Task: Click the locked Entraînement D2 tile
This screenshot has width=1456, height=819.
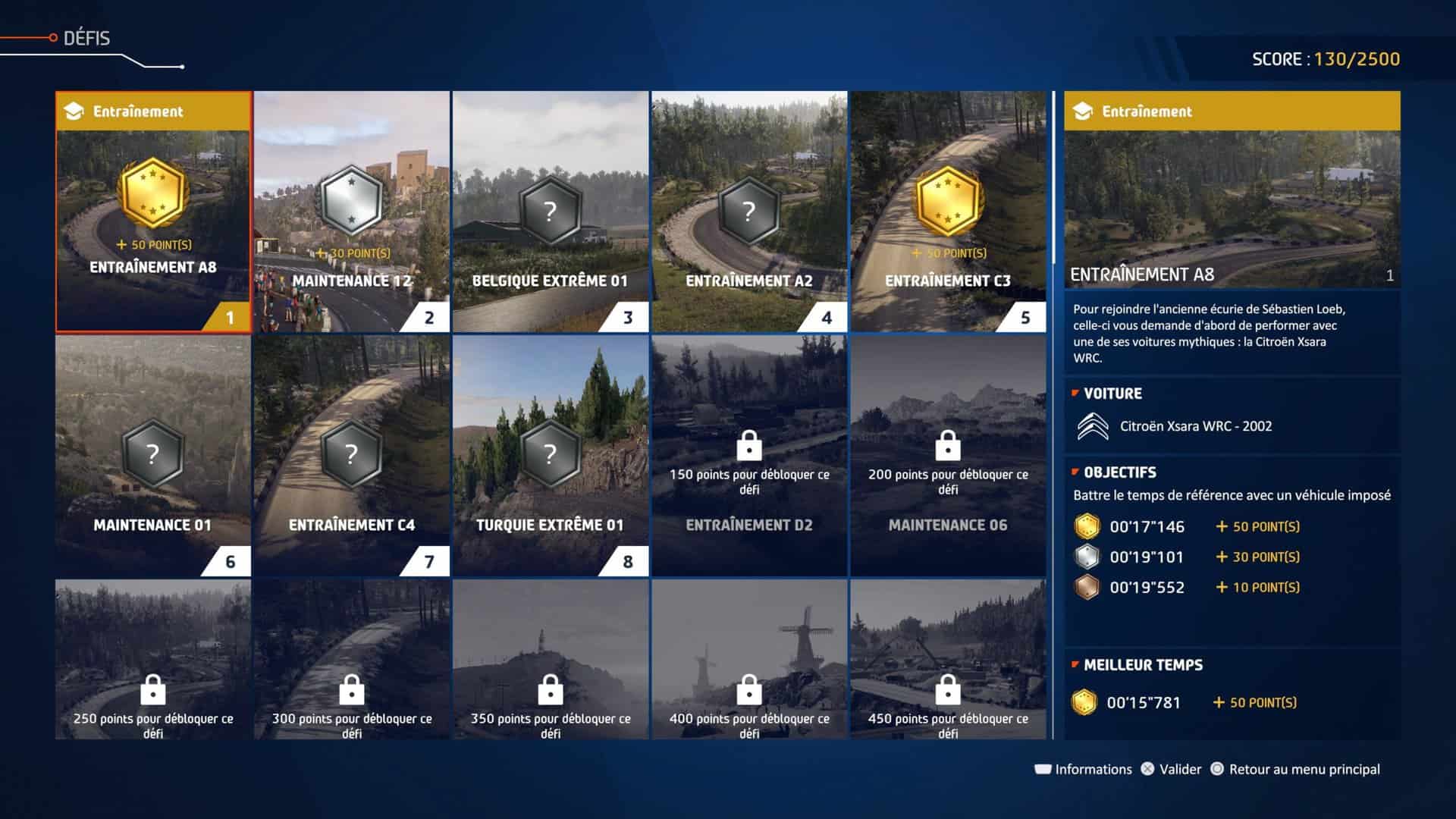Action: coord(749,457)
